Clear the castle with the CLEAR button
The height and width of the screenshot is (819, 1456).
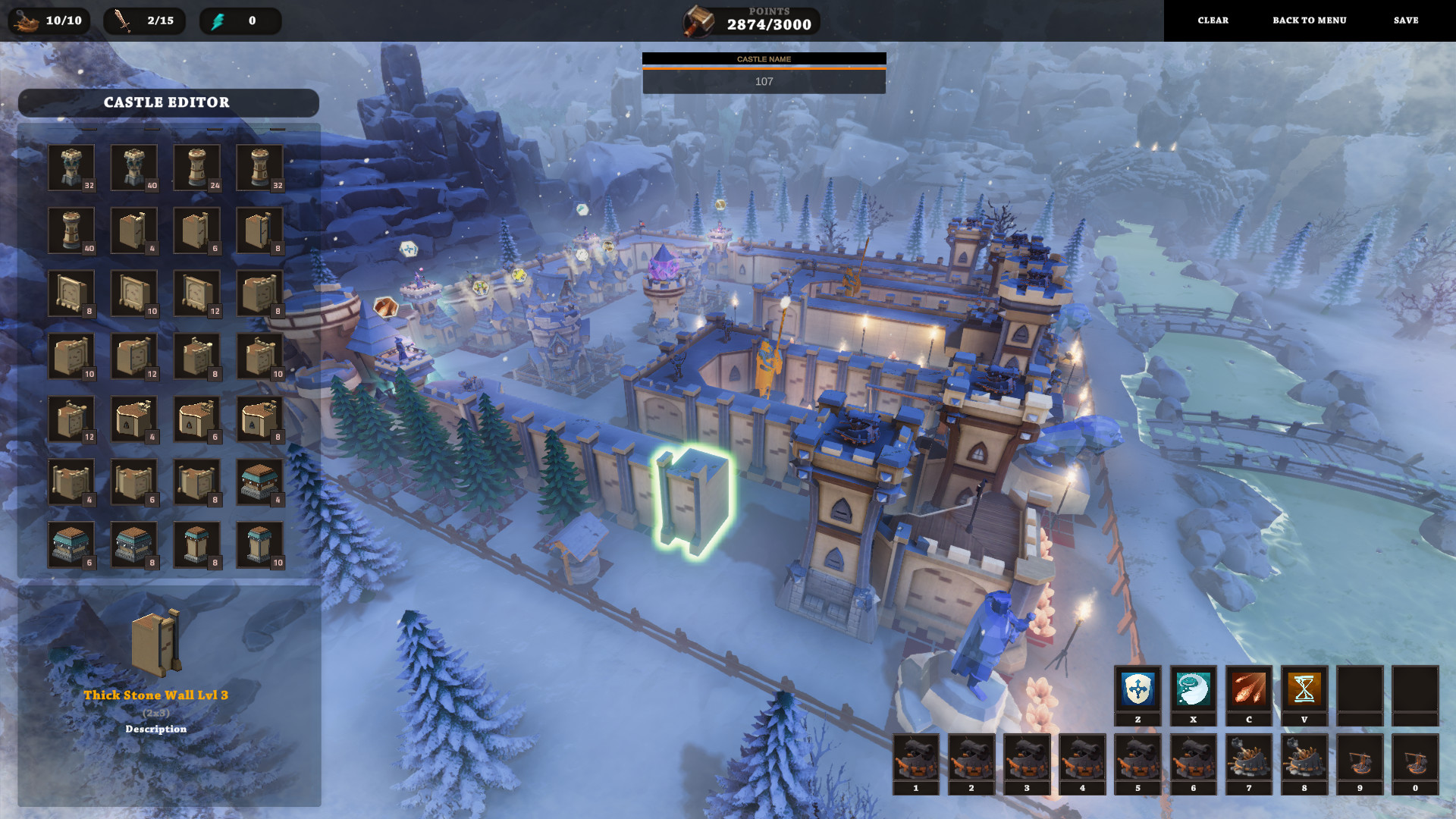[1213, 20]
